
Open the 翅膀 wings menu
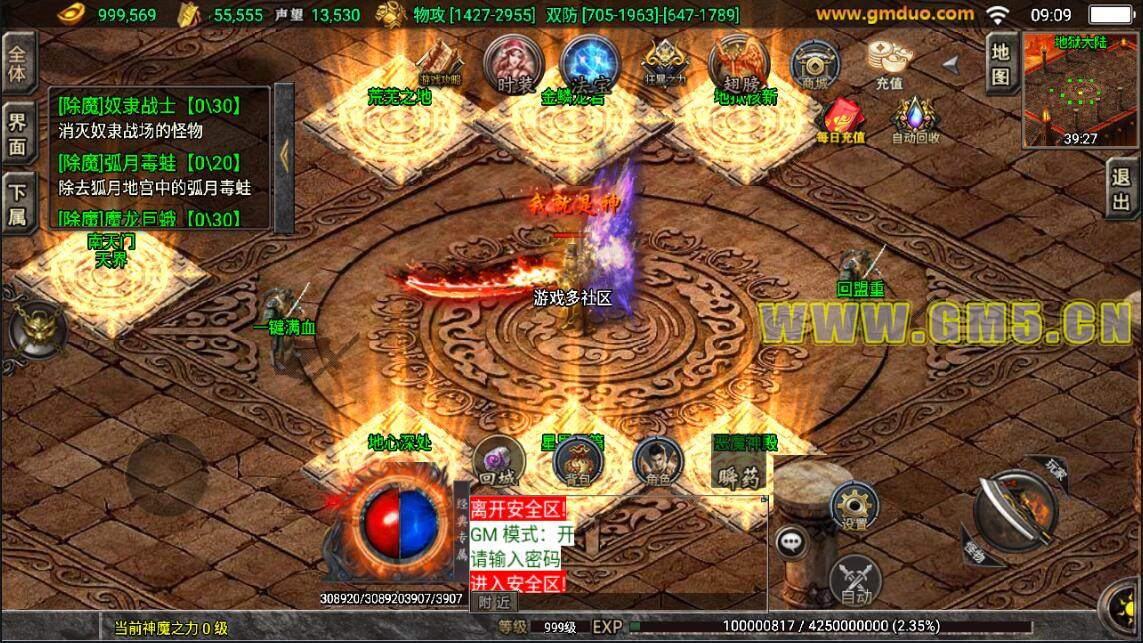point(739,64)
